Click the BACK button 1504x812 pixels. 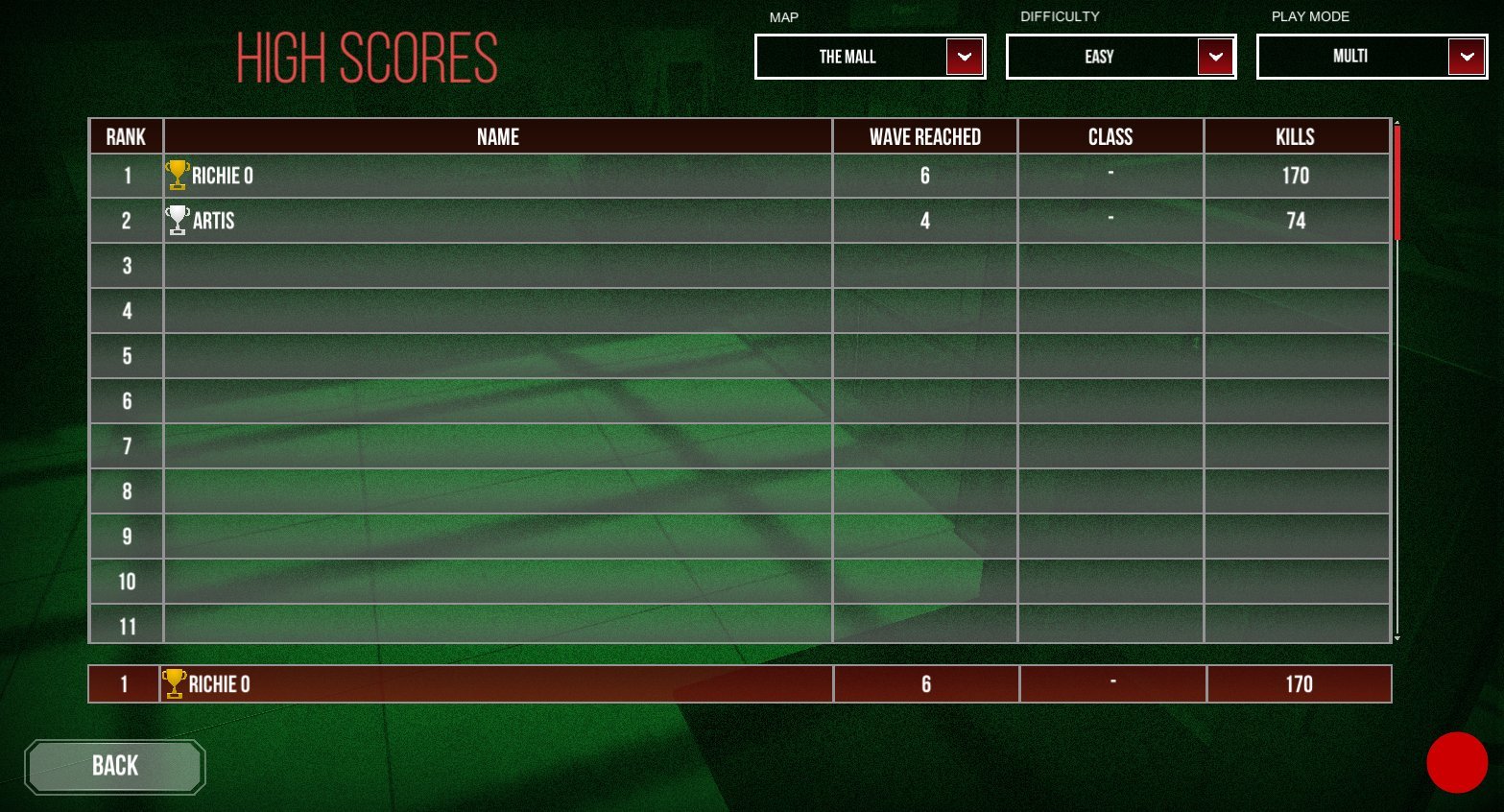tap(114, 766)
